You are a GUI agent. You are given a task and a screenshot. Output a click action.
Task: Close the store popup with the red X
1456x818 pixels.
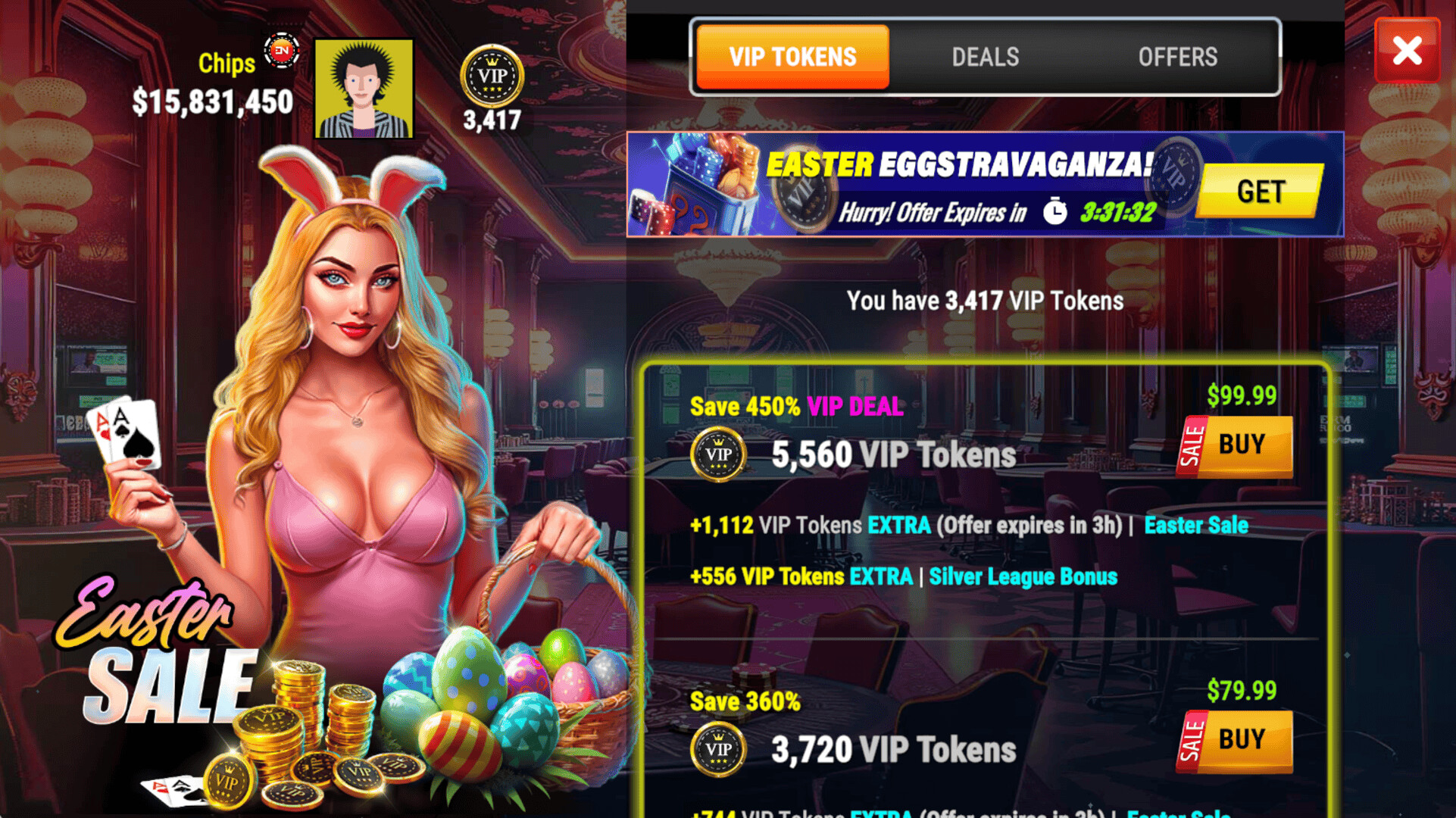[1408, 51]
